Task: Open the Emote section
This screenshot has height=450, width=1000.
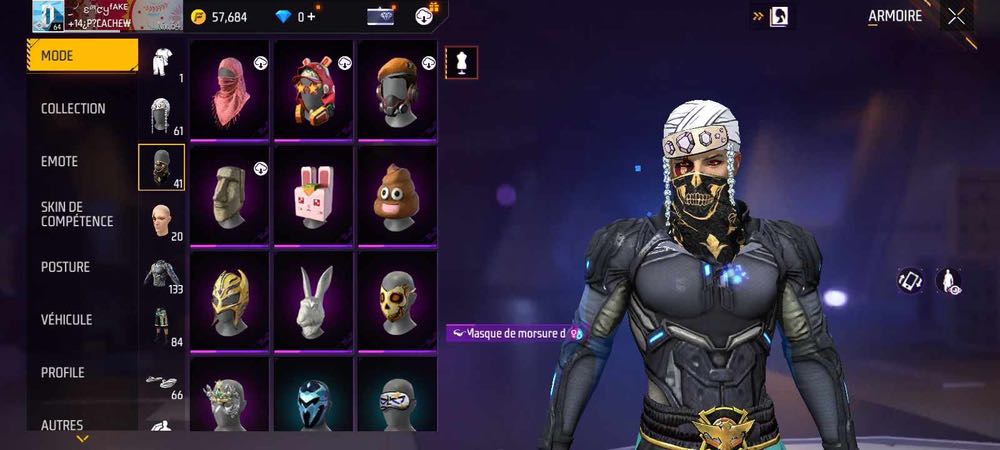Action: [60, 162]
